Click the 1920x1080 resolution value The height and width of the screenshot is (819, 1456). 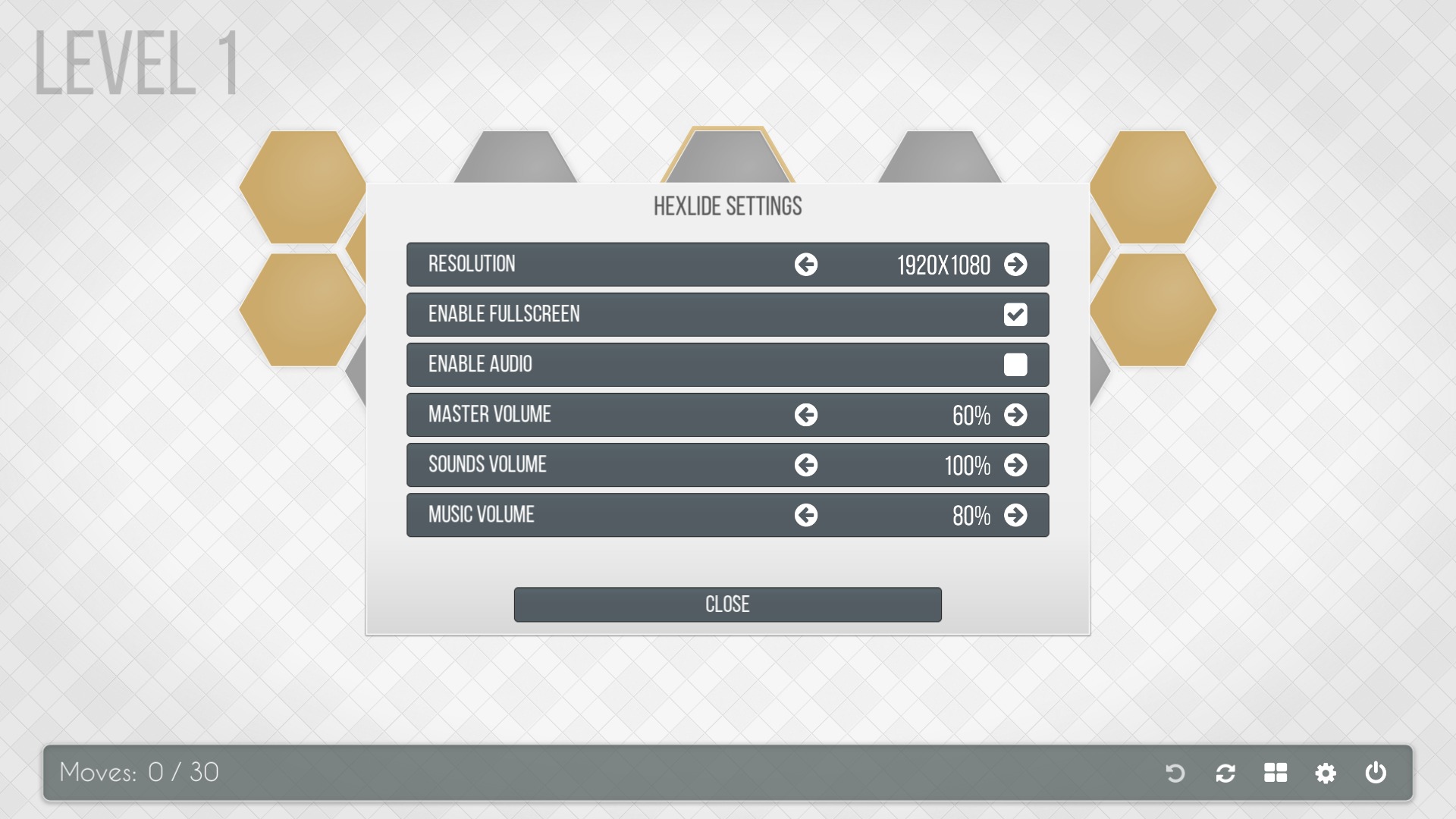coord(944,265)
